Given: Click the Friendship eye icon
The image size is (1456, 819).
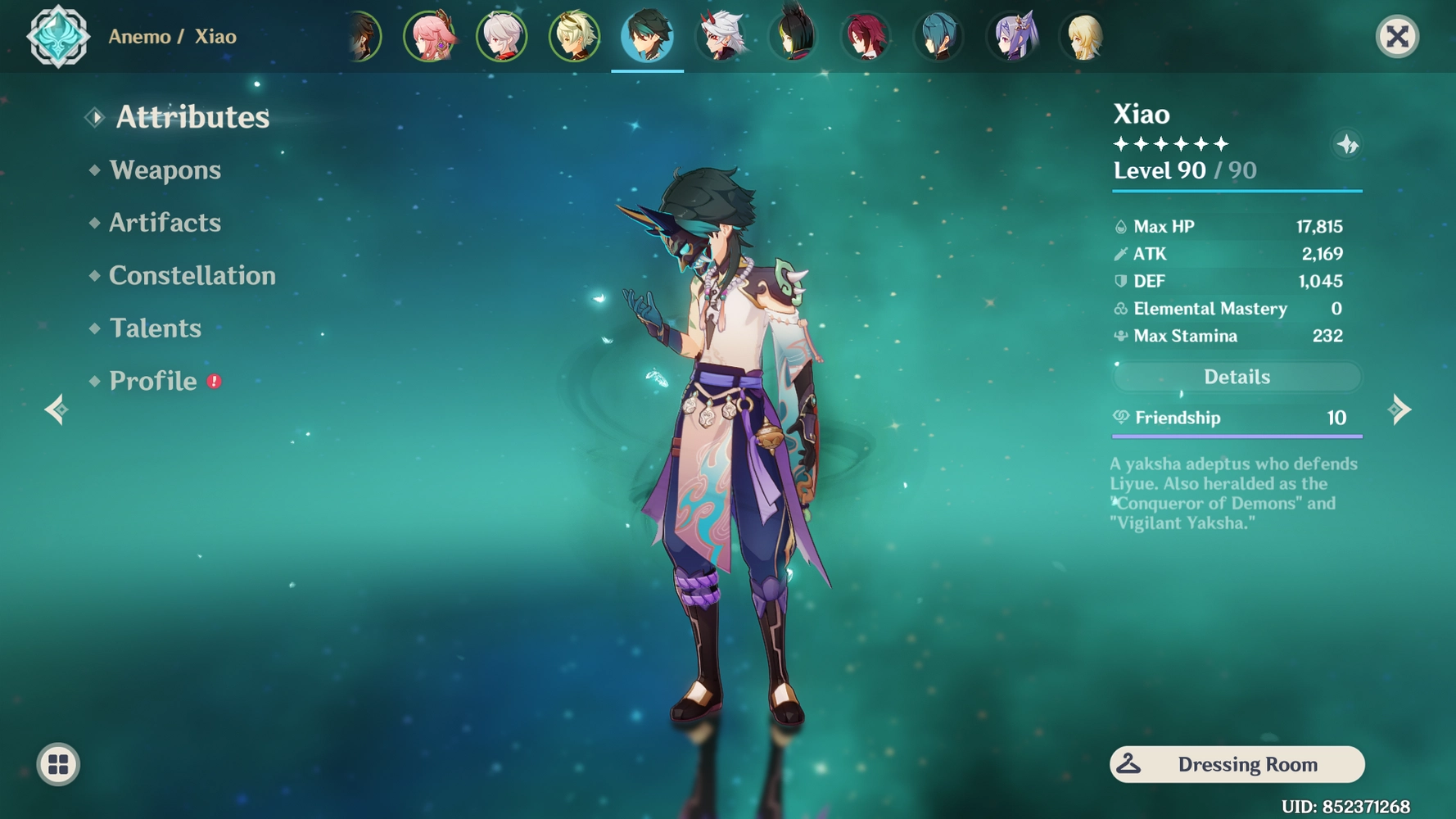Looking at the screenshot, I should point(1122,418).
